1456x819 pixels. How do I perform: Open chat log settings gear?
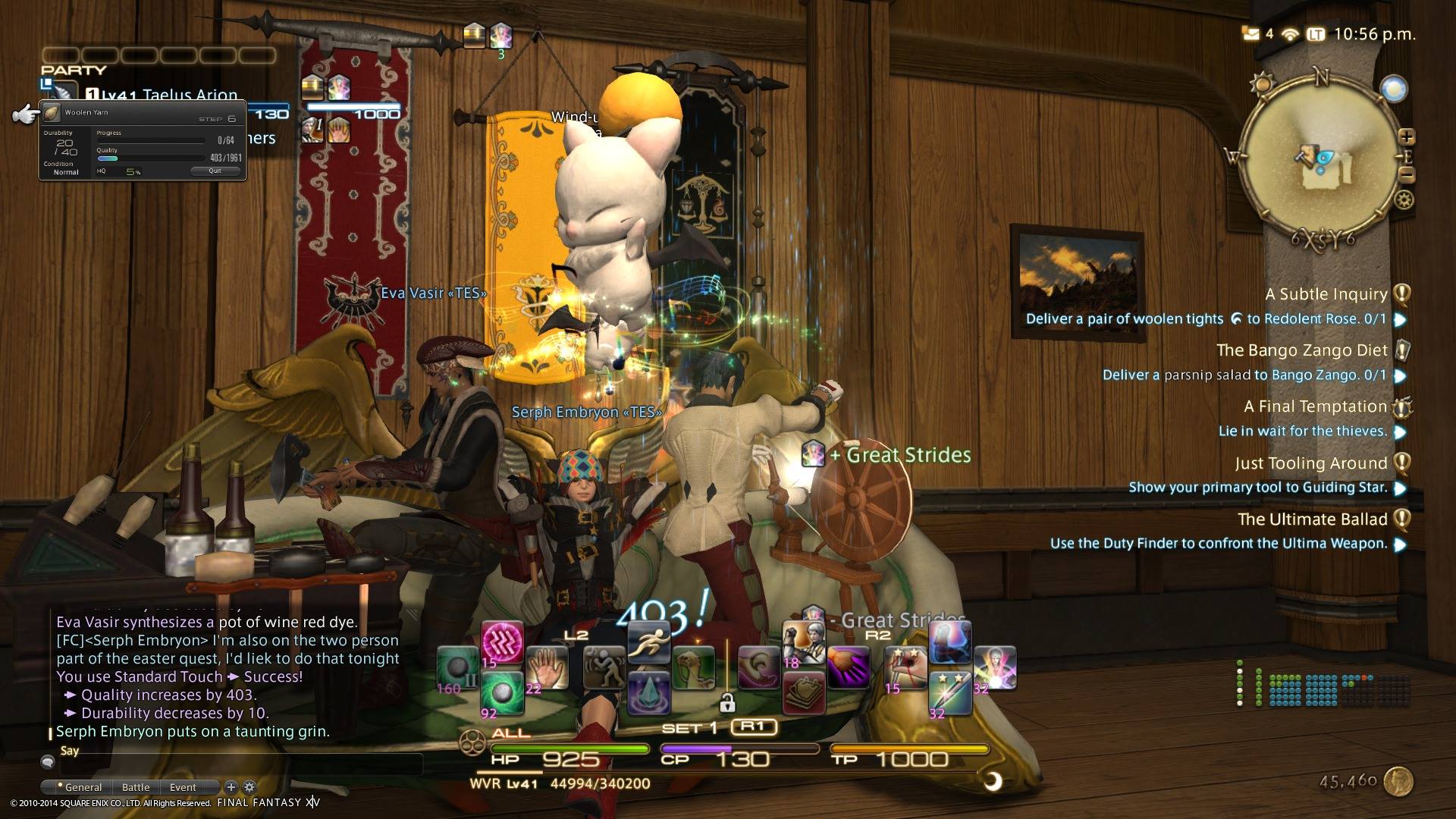tap(249, 787)
